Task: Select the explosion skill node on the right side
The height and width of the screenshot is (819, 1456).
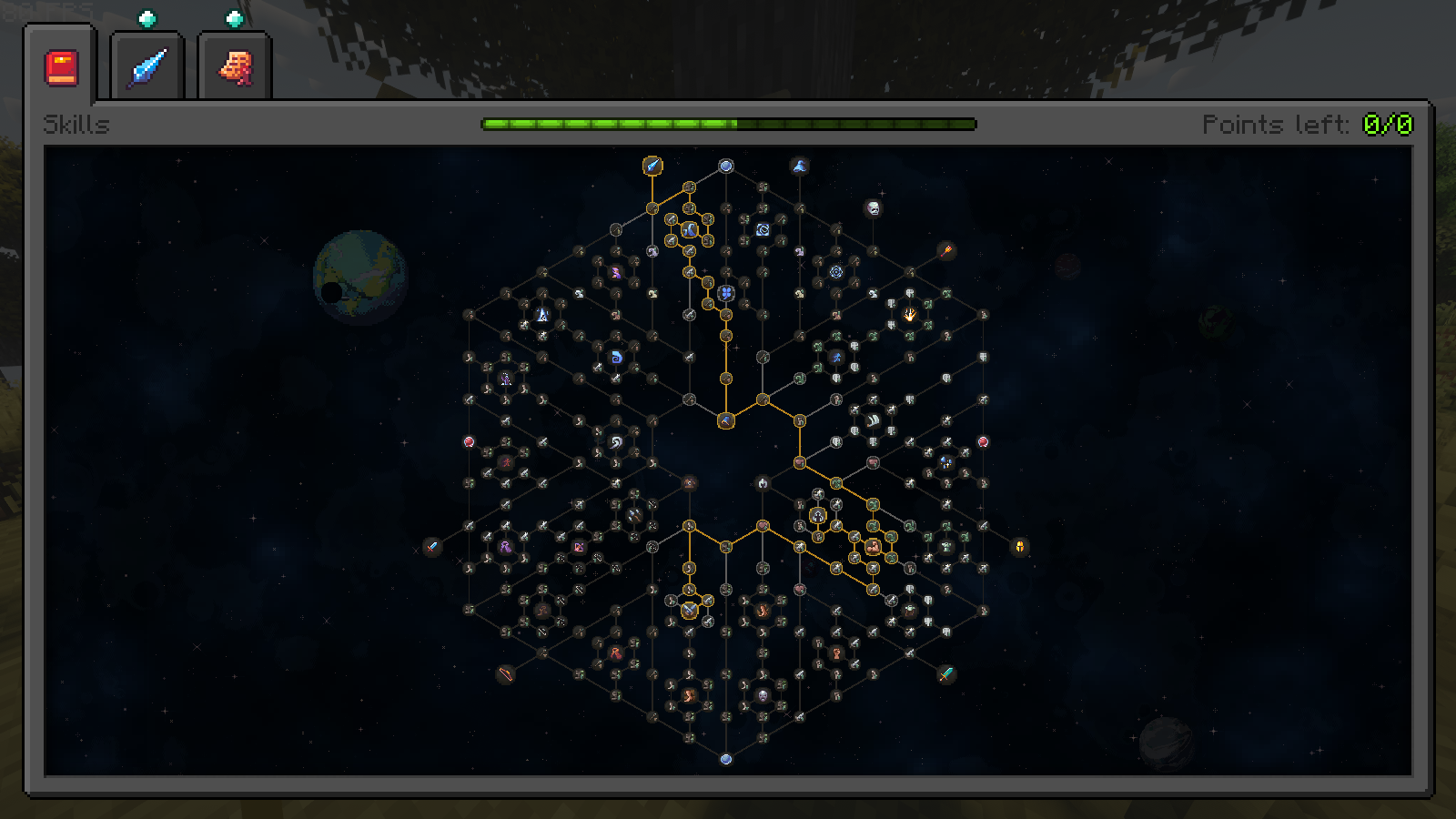Action: 909,315
